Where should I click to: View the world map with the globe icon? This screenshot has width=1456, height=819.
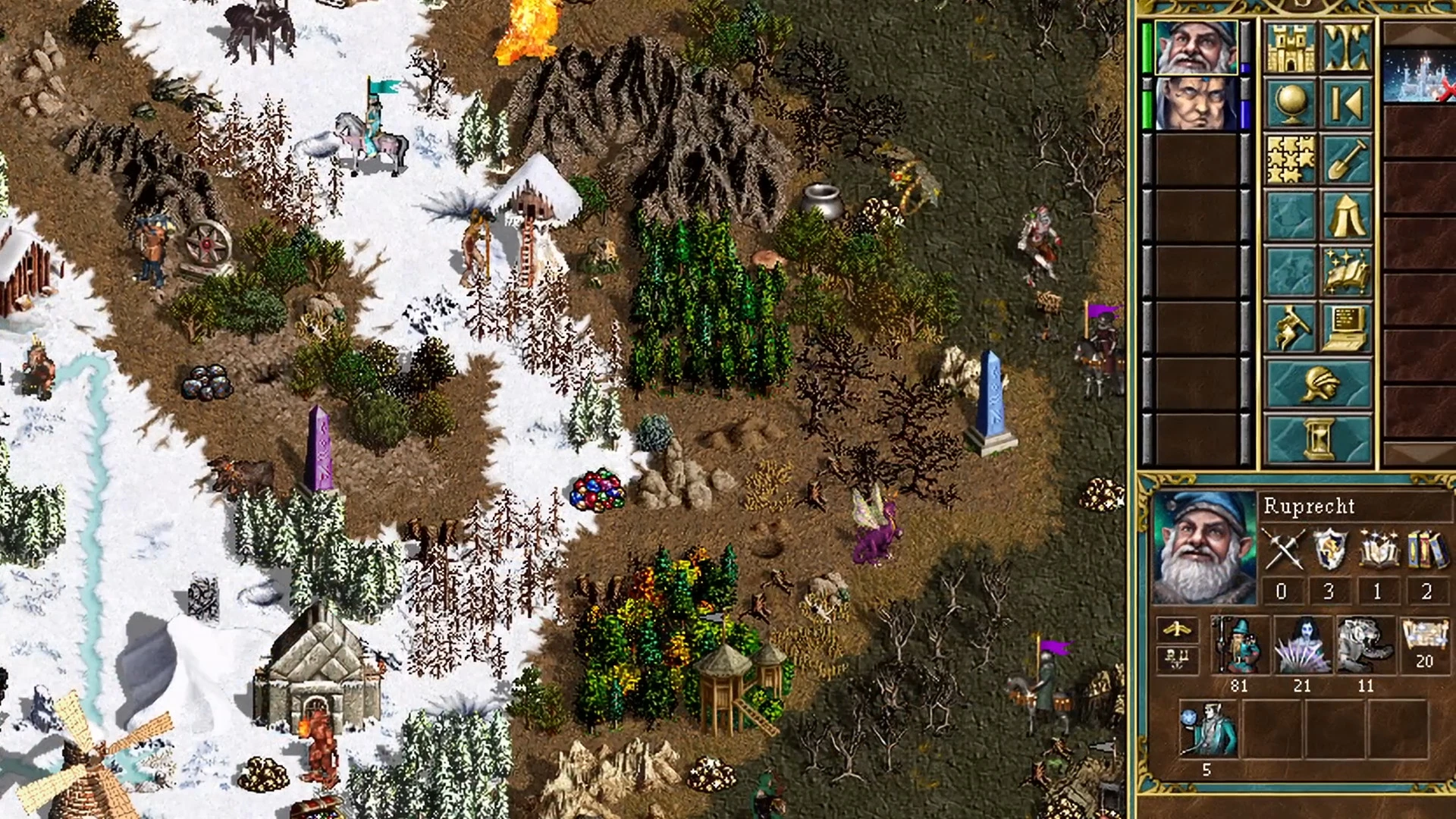click(1288, 102)
